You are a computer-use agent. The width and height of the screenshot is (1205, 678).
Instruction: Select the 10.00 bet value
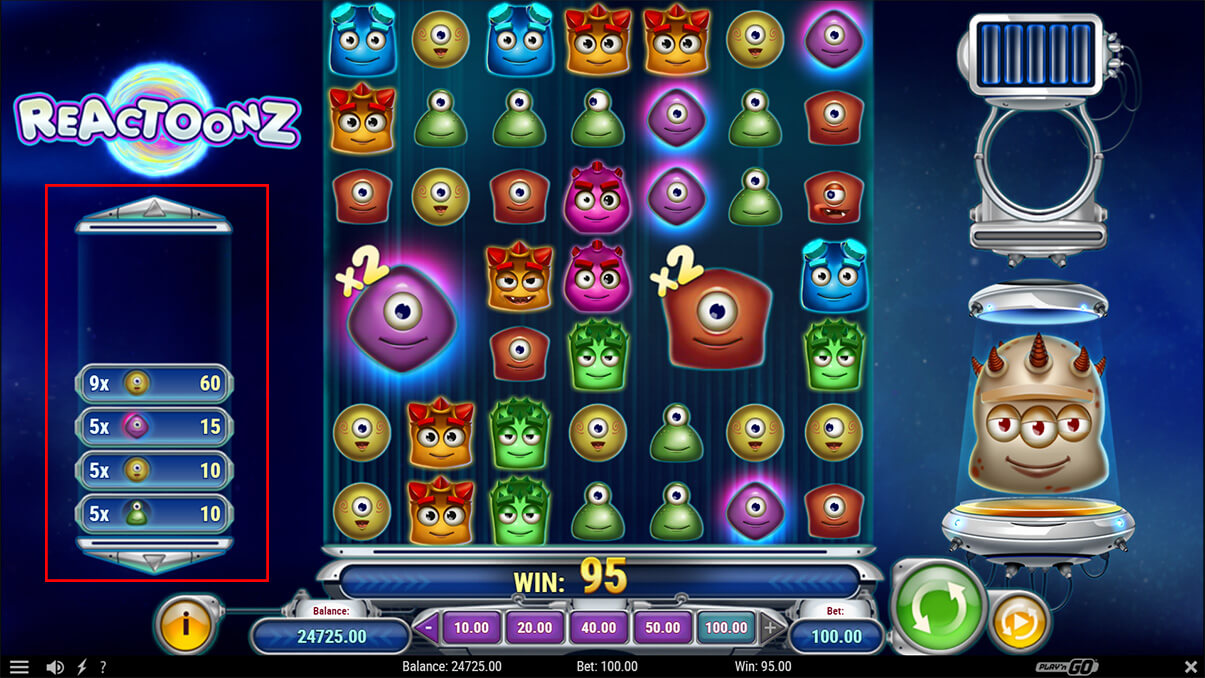coord(471,628)
